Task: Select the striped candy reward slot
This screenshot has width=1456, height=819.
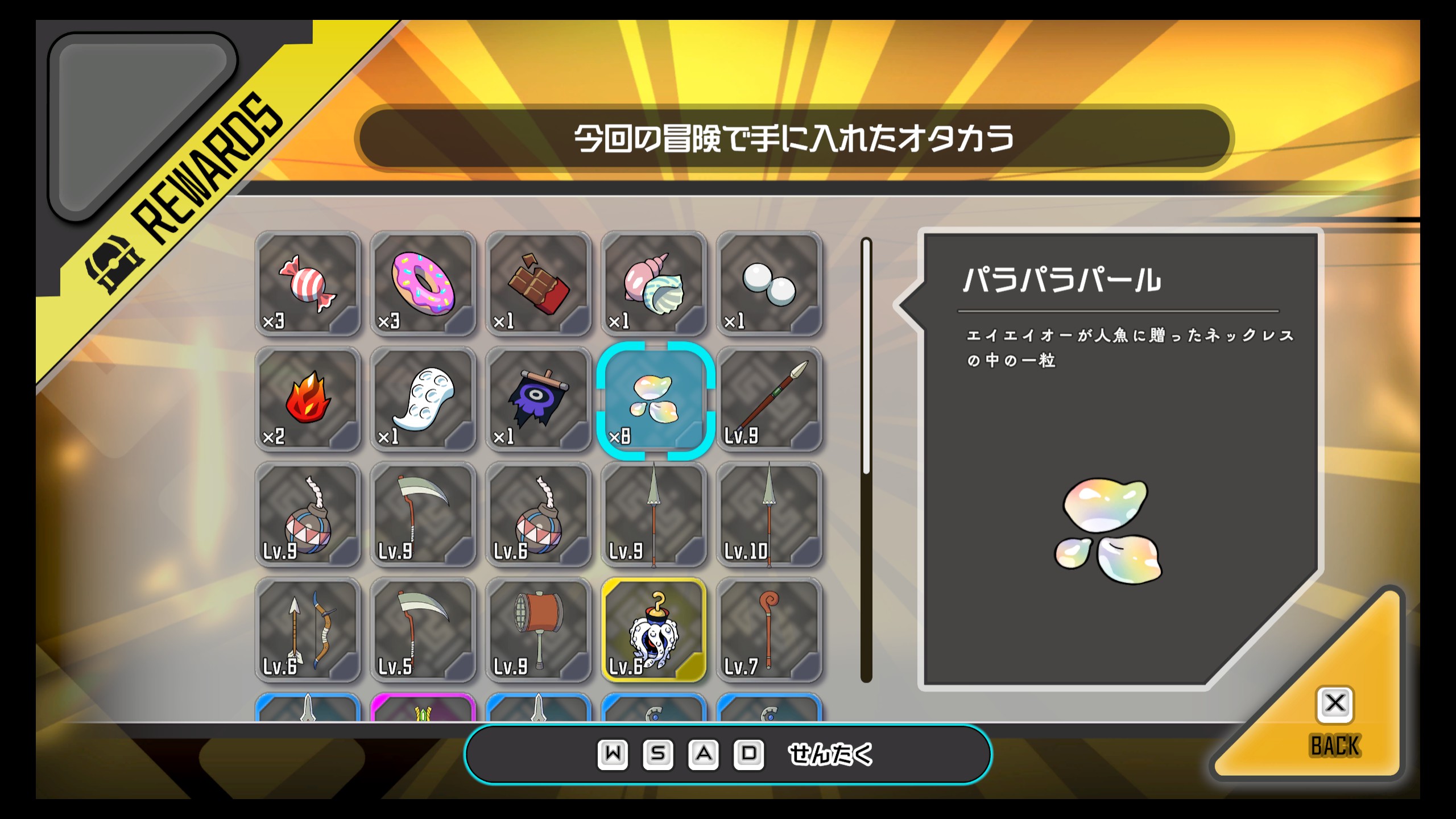Action: pyautogui.click(x=308, y=284)
